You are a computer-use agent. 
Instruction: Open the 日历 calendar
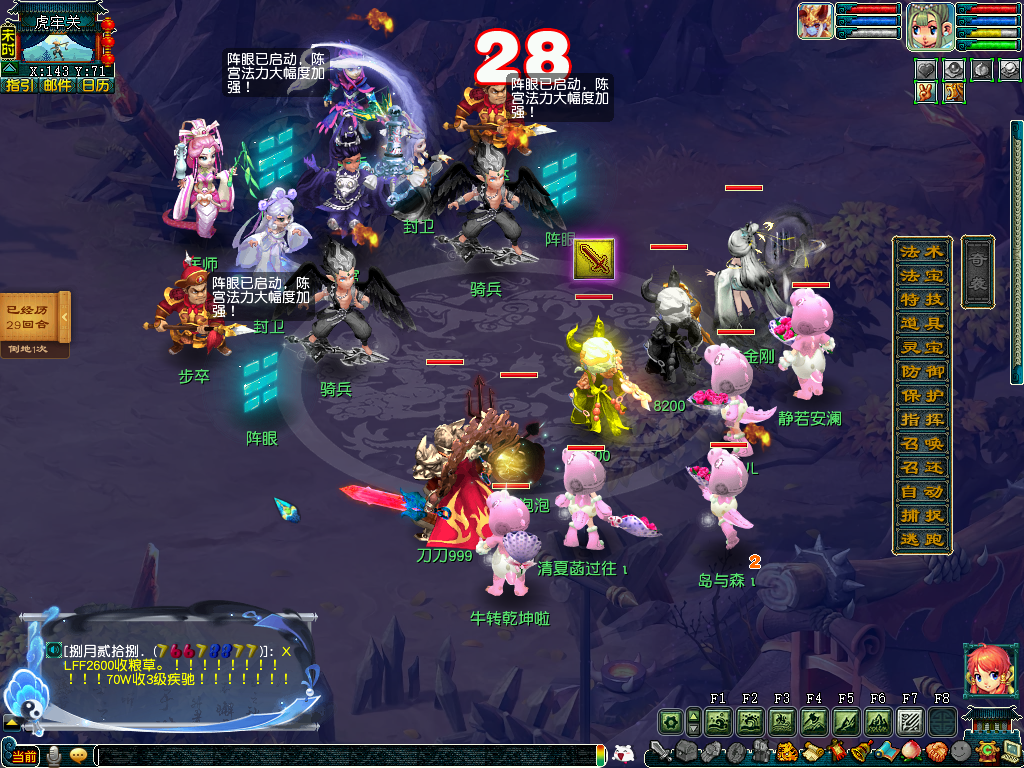(x=95, y=86)
